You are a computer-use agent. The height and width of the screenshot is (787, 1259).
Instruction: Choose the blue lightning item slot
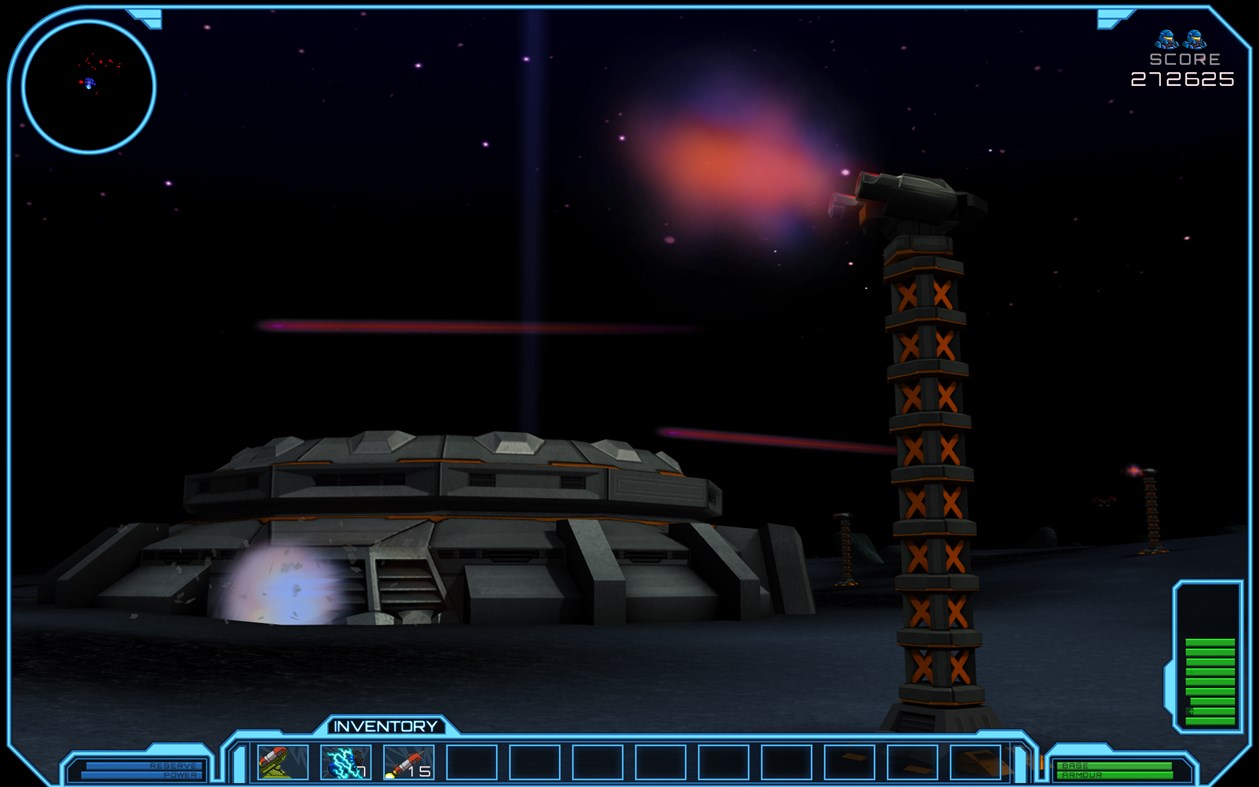[x=345, y=762]
